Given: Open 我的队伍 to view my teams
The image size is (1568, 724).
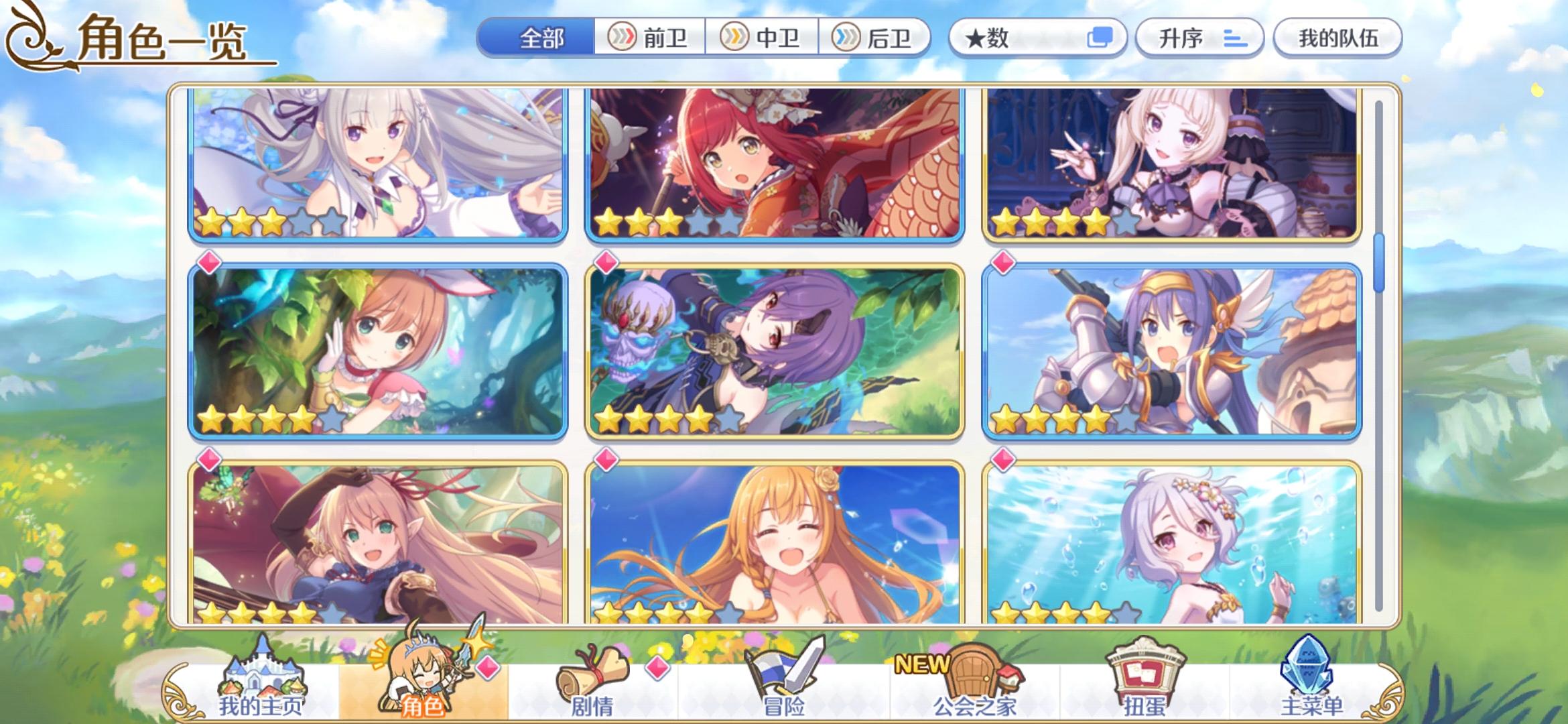Looking at the screenshot, I should pos(1337,38).
